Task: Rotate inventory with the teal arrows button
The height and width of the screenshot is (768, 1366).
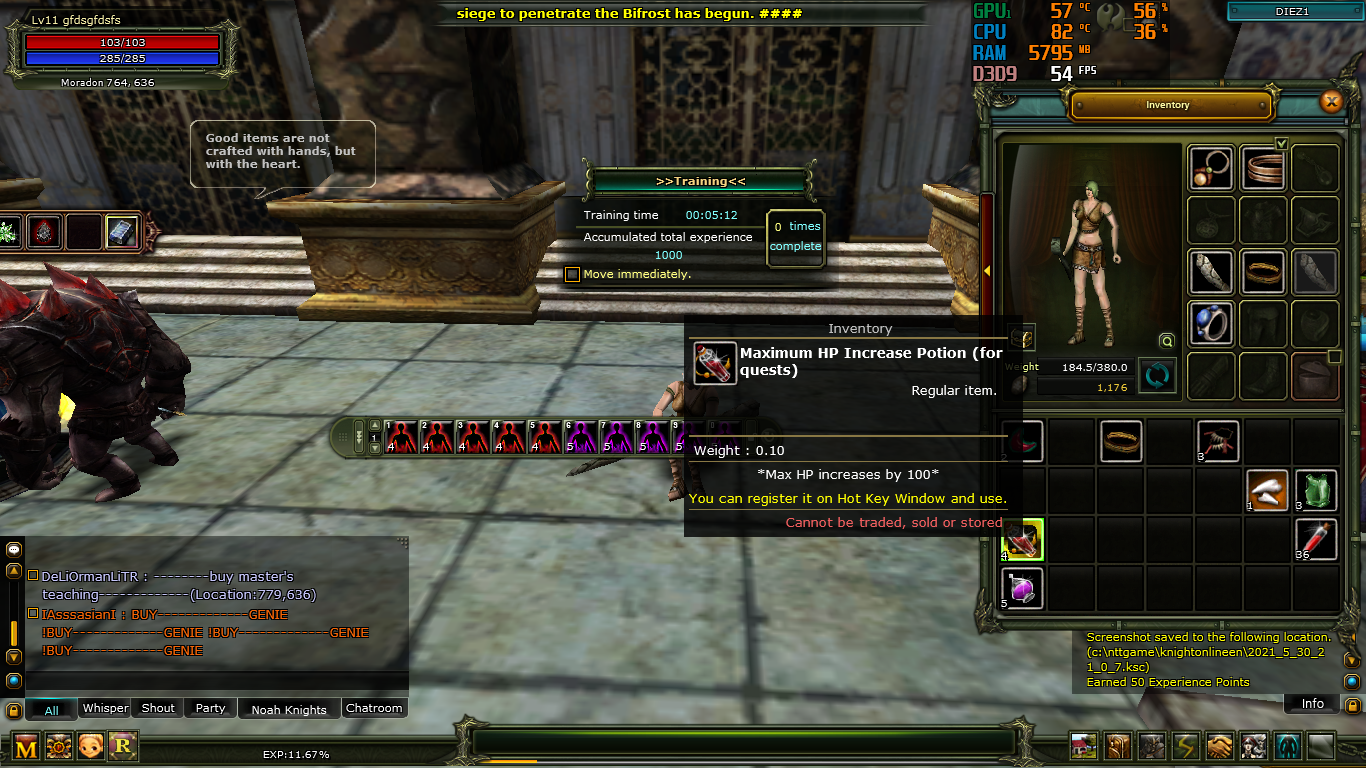Action: (1157, 376)
